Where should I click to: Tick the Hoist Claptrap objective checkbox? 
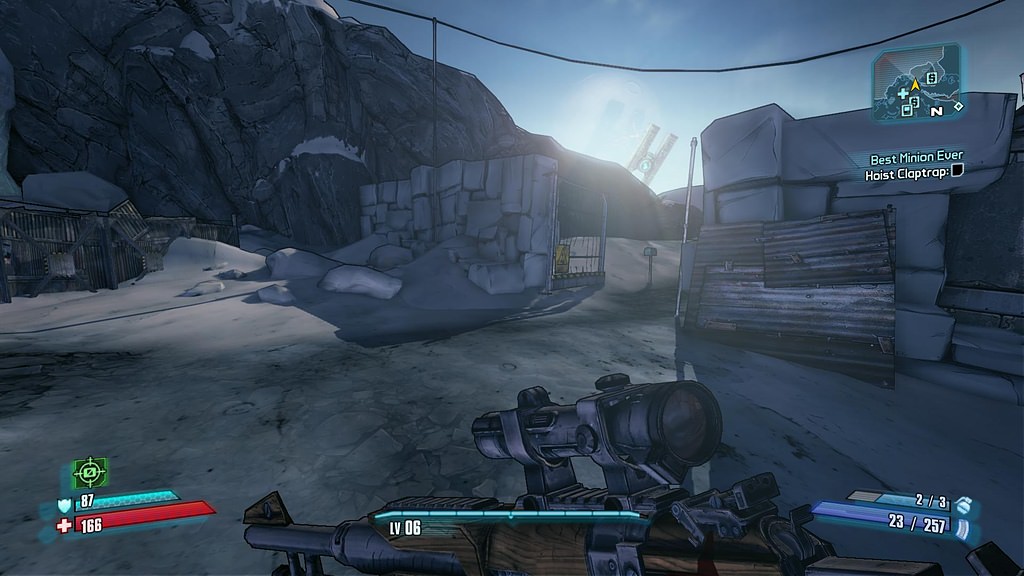point(957,172)
